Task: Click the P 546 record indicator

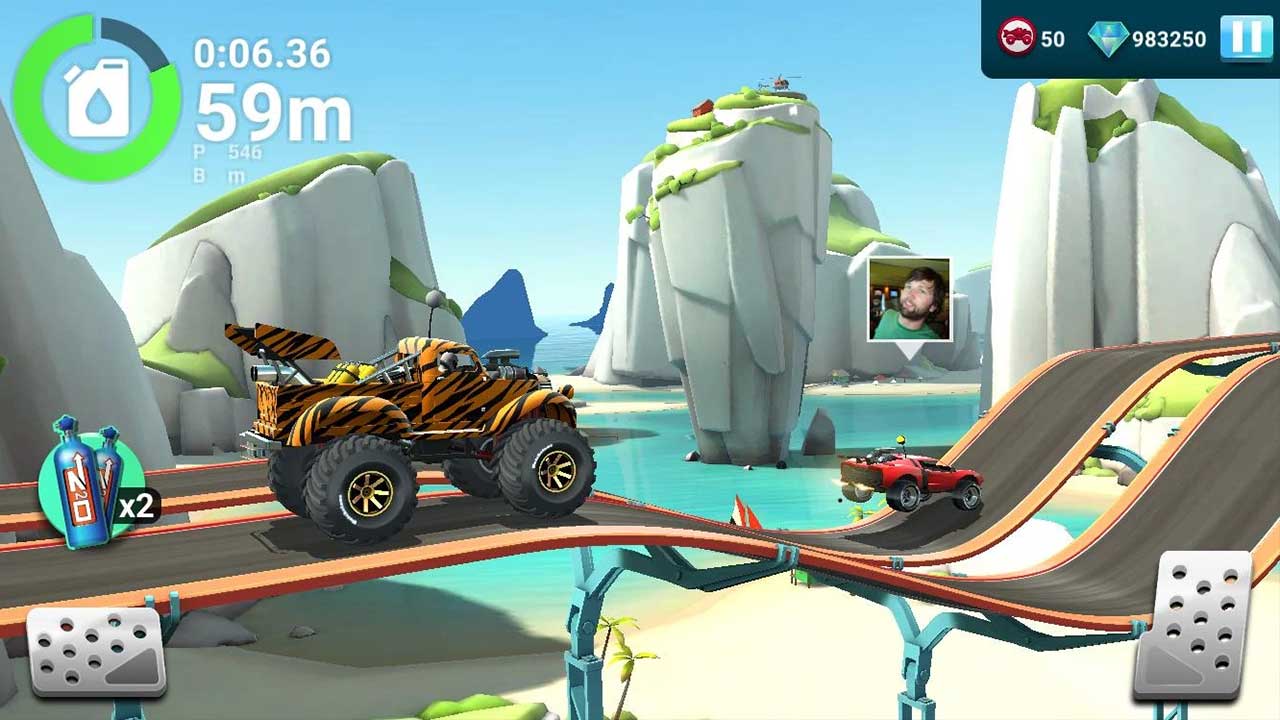Action: click(x=222, y=153)
